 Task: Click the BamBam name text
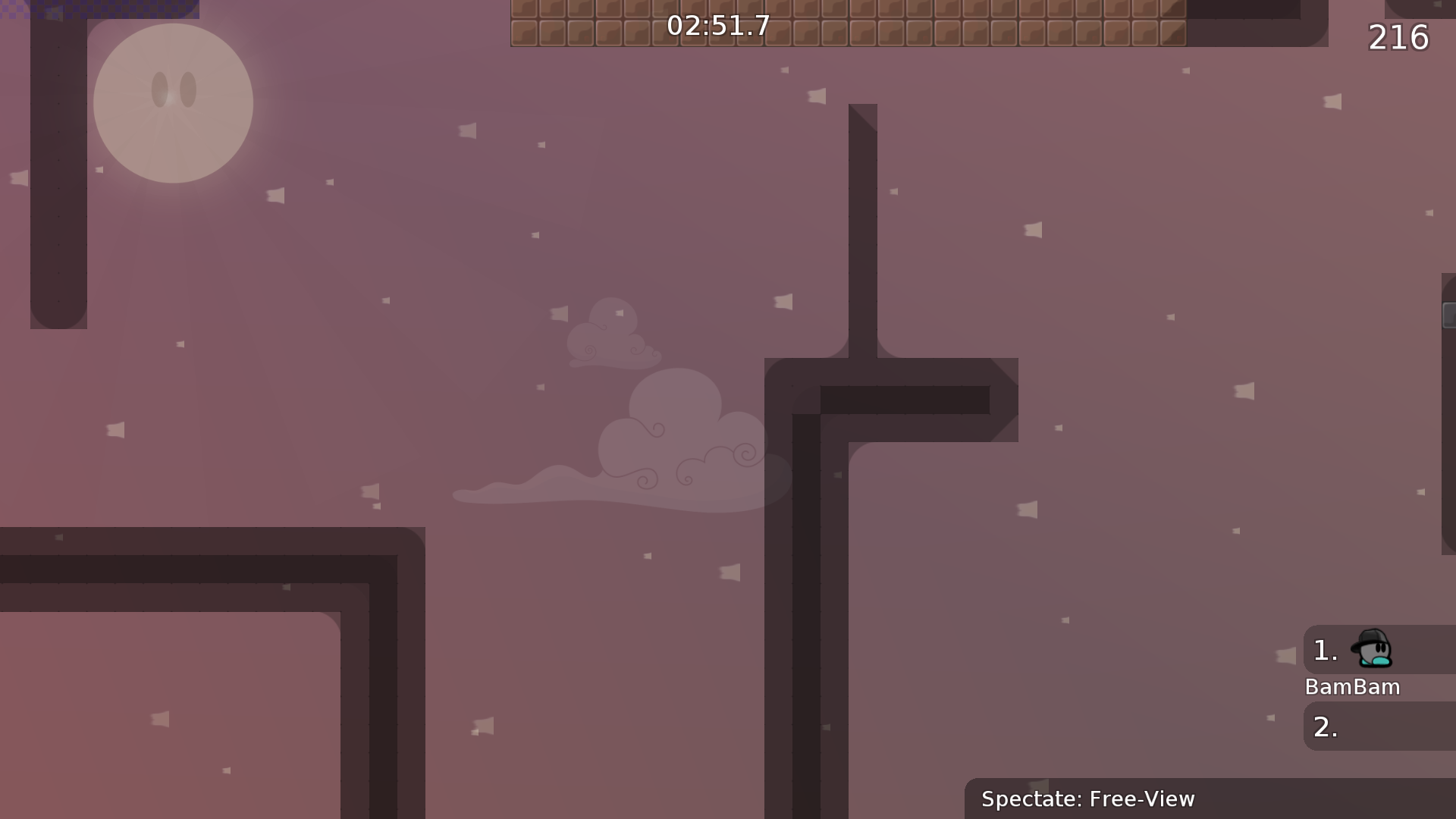click(x=1352, y=686)
